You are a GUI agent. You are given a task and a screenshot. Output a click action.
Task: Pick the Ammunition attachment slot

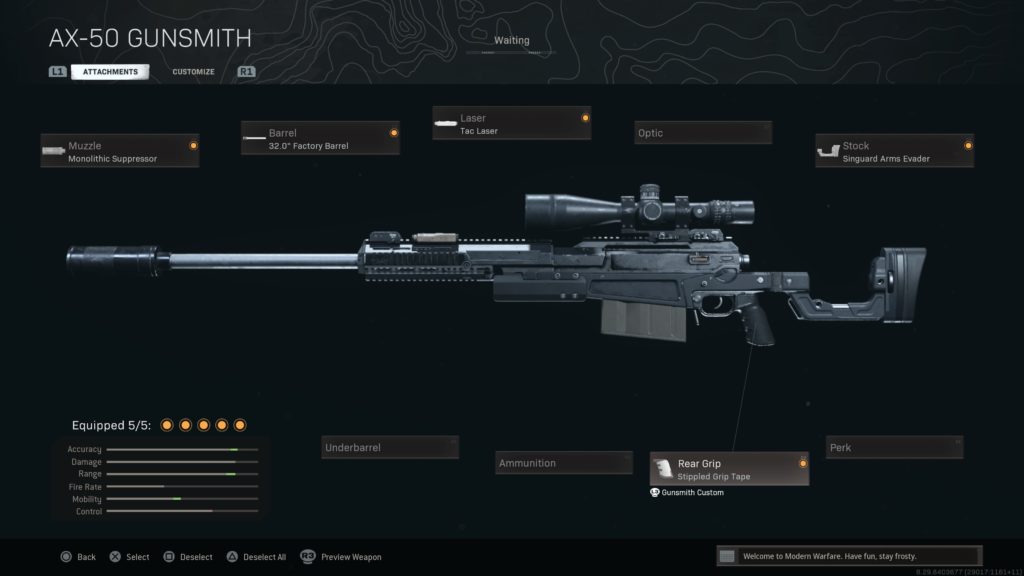(564, 463)
